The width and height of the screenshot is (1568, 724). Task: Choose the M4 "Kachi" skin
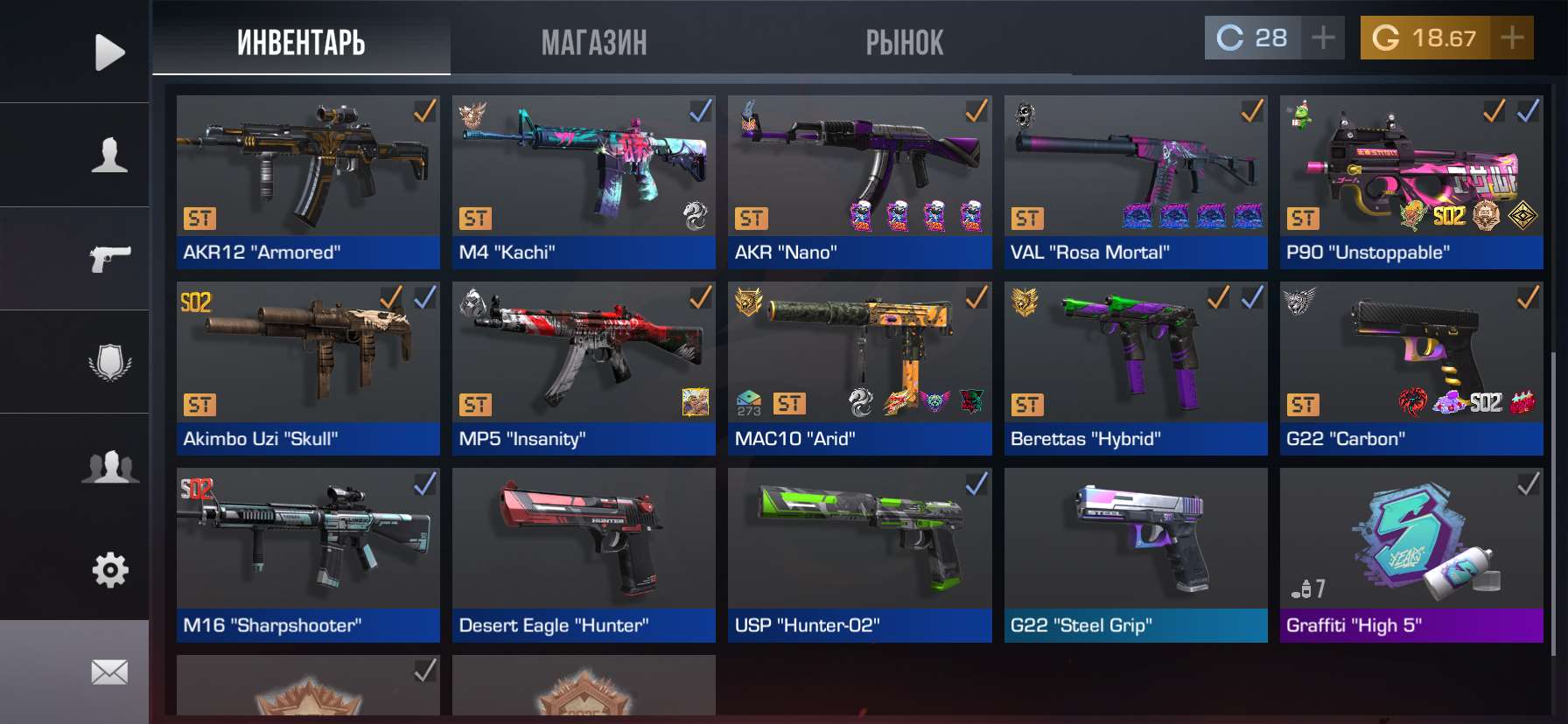click(x=584, y=182)
